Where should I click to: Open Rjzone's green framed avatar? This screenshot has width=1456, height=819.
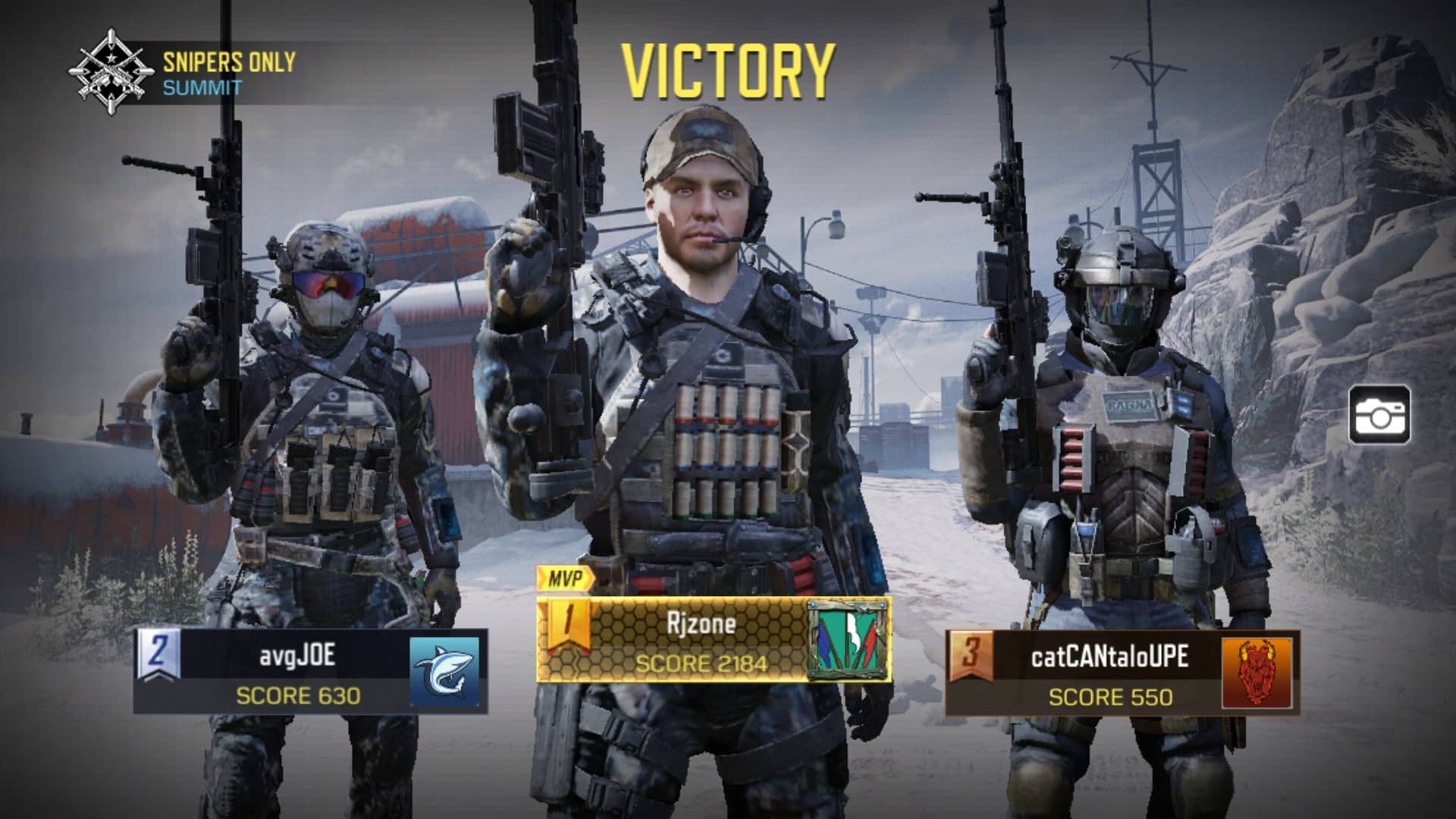849,640
